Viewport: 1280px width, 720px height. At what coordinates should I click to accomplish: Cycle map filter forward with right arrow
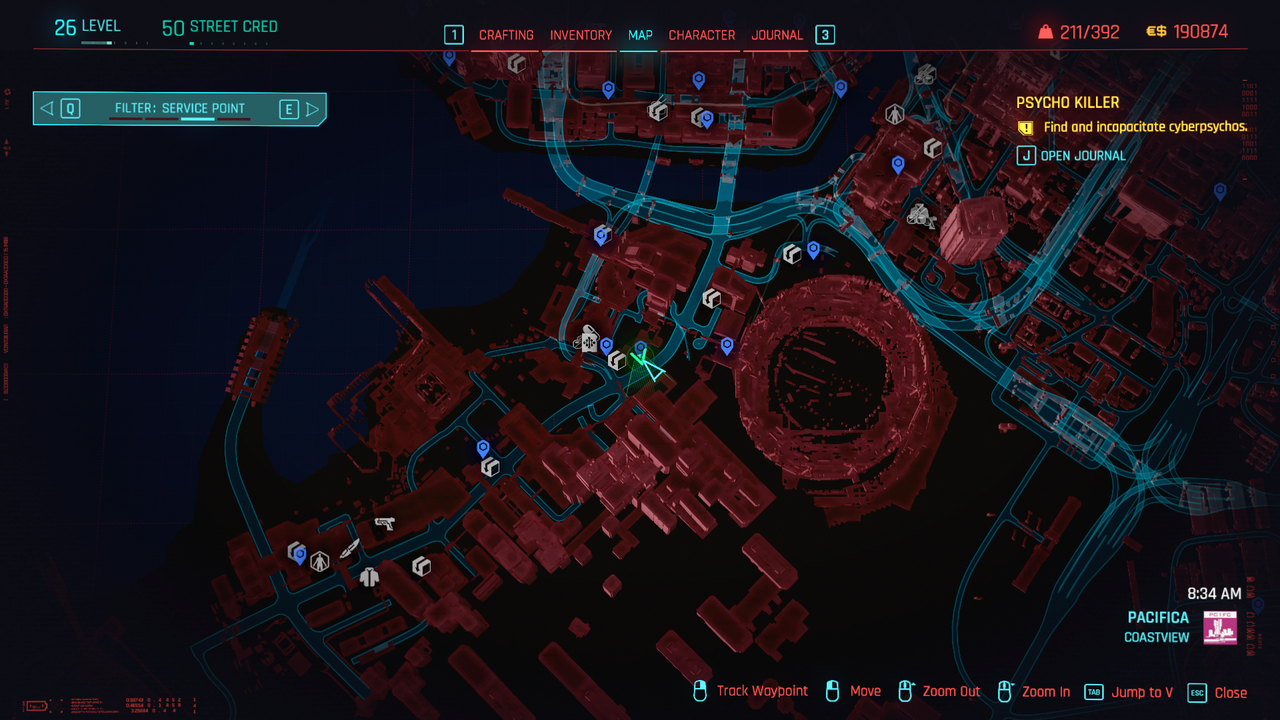pyautogui.click(x=313, y=109)
